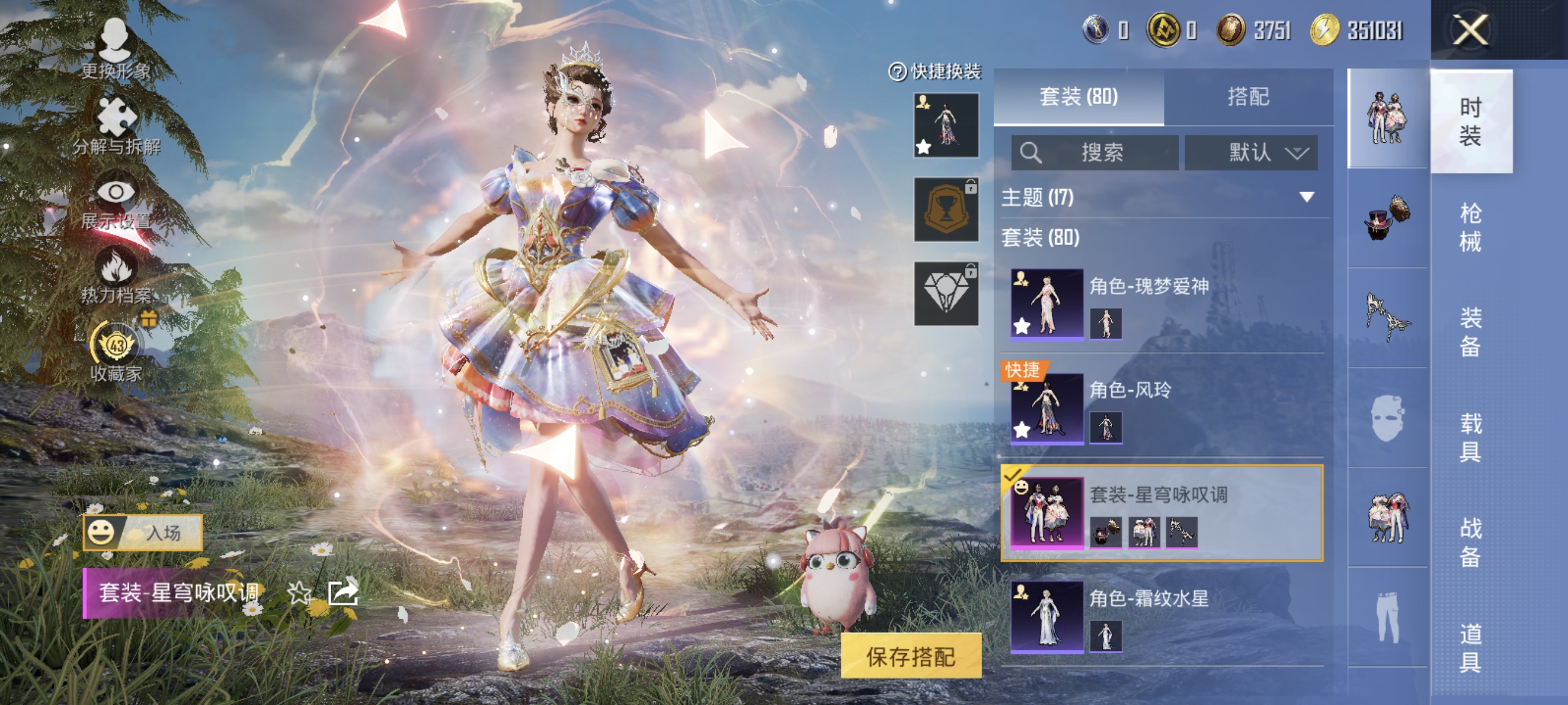Switch to the 搭配 tab
Image resolution: width=1568 pixels, height=705 pixels.
[1248, 97]
